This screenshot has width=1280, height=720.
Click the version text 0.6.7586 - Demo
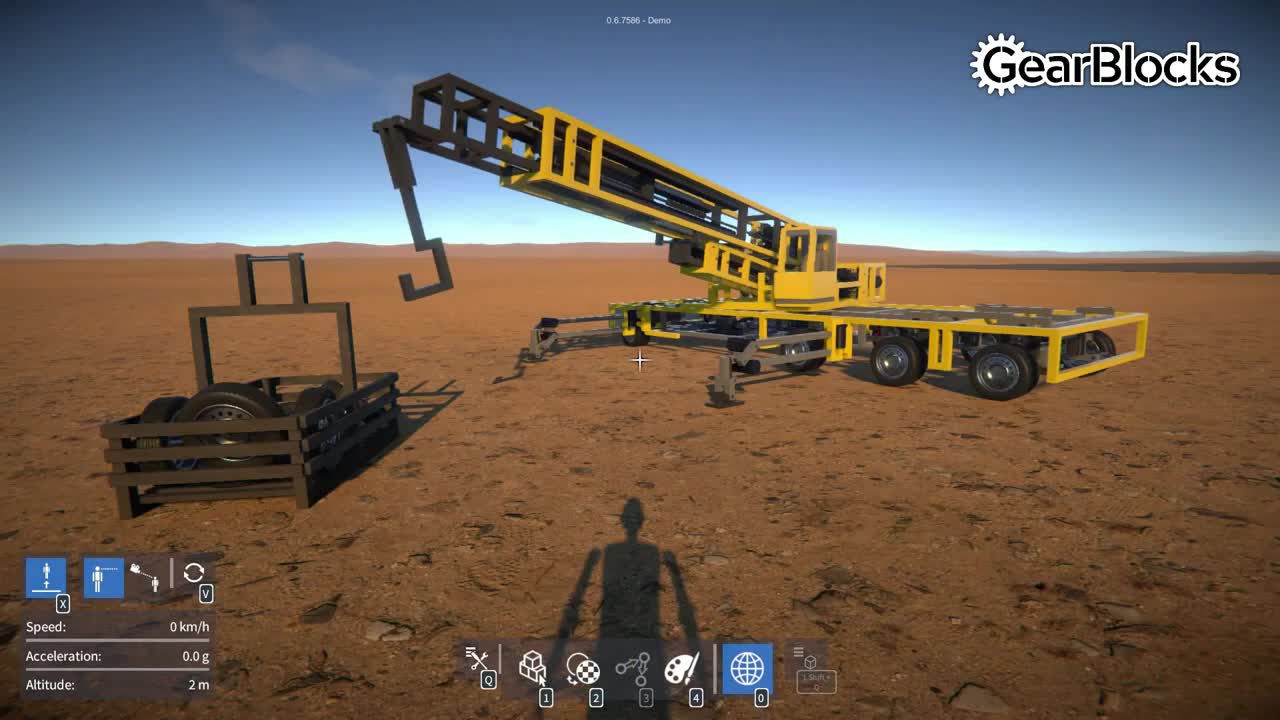click(x=637, y=19)
